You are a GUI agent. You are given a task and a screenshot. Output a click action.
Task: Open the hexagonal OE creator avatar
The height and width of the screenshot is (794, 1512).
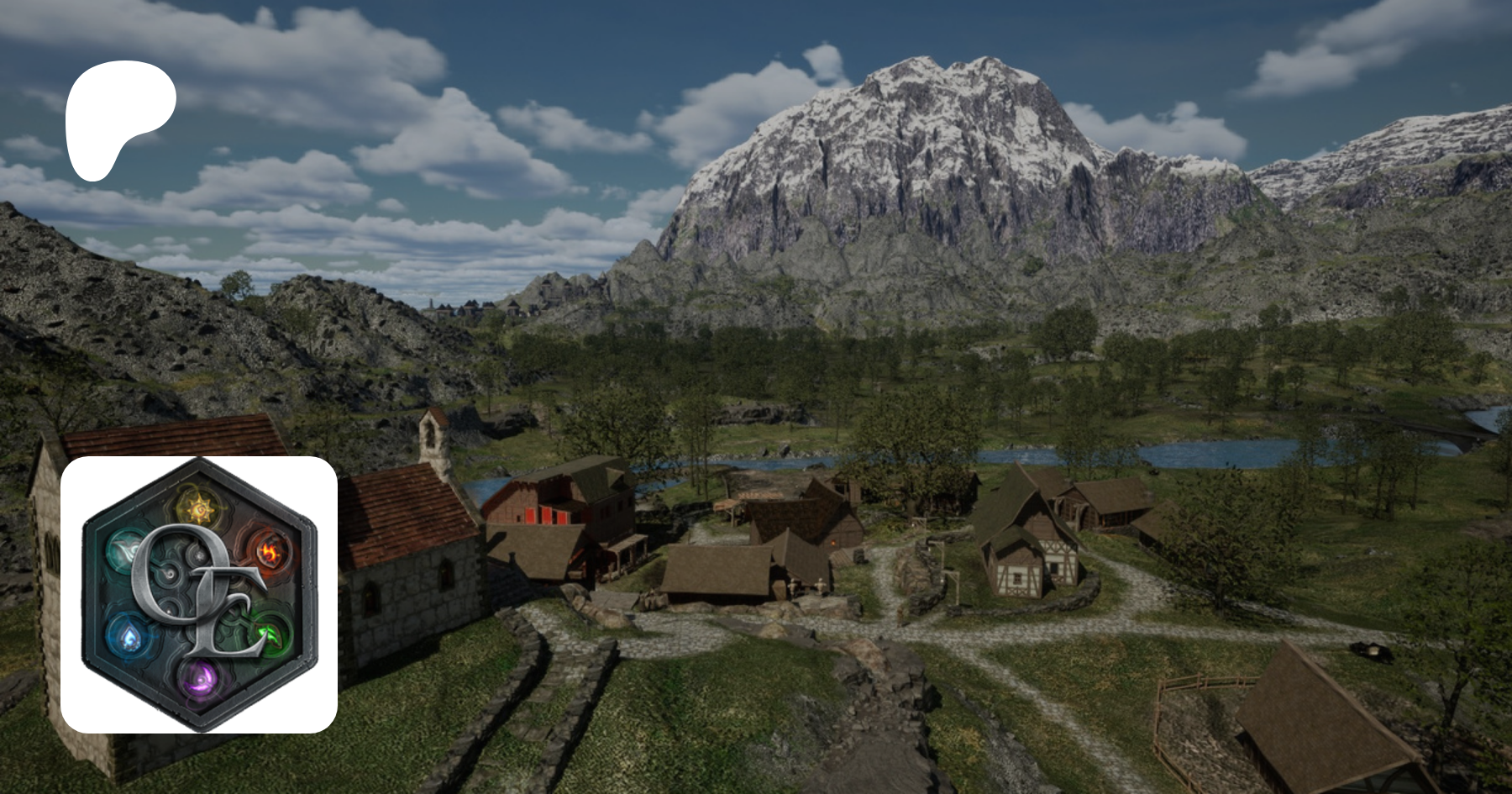[199, 594]
